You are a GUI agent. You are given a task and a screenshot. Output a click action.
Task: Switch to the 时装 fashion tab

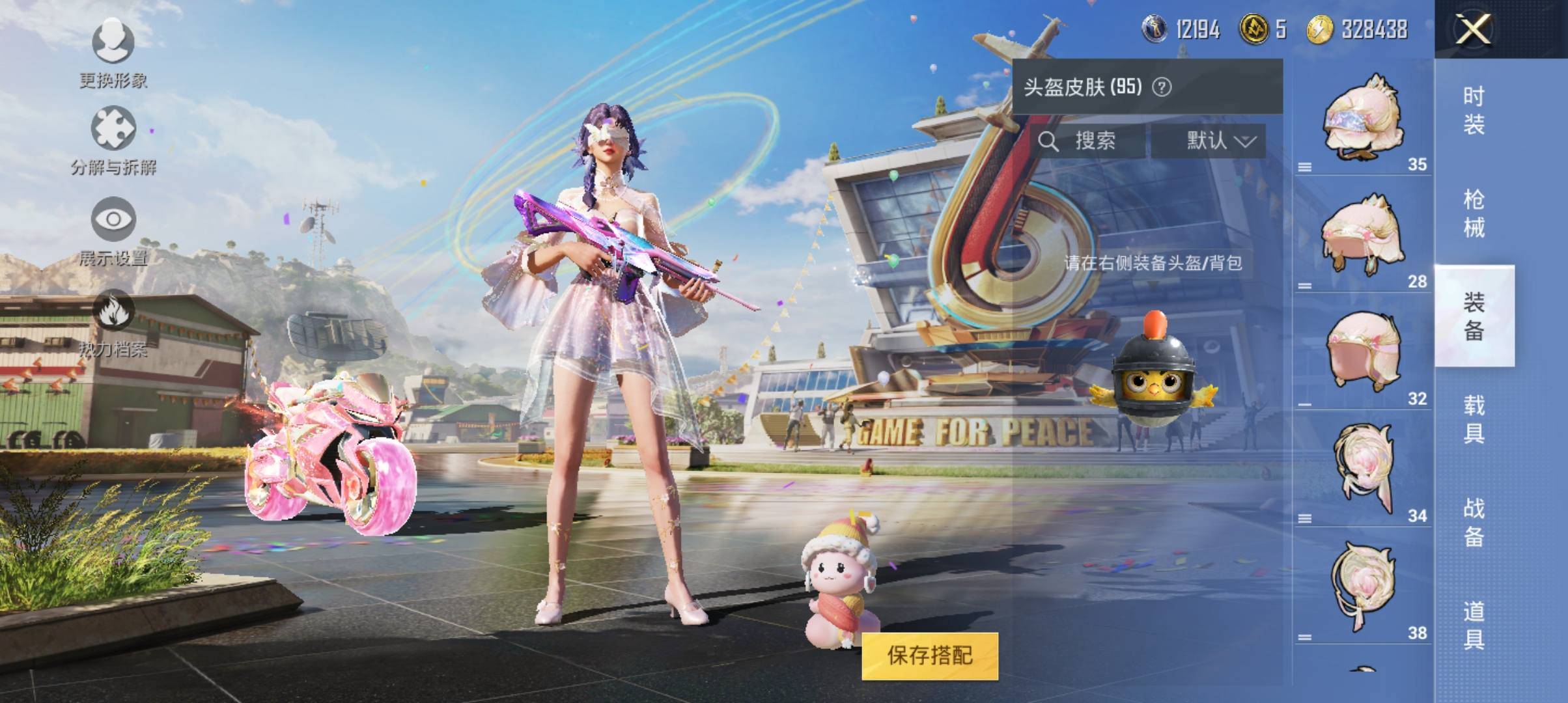pyautogui.click(x=1474, y=111)
